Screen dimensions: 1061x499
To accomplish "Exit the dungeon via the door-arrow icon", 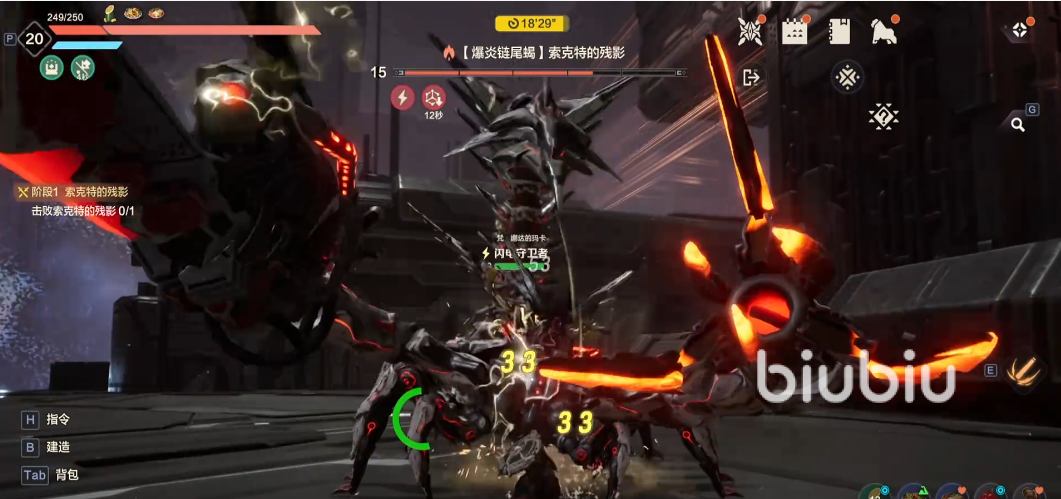I will [752, 77].
